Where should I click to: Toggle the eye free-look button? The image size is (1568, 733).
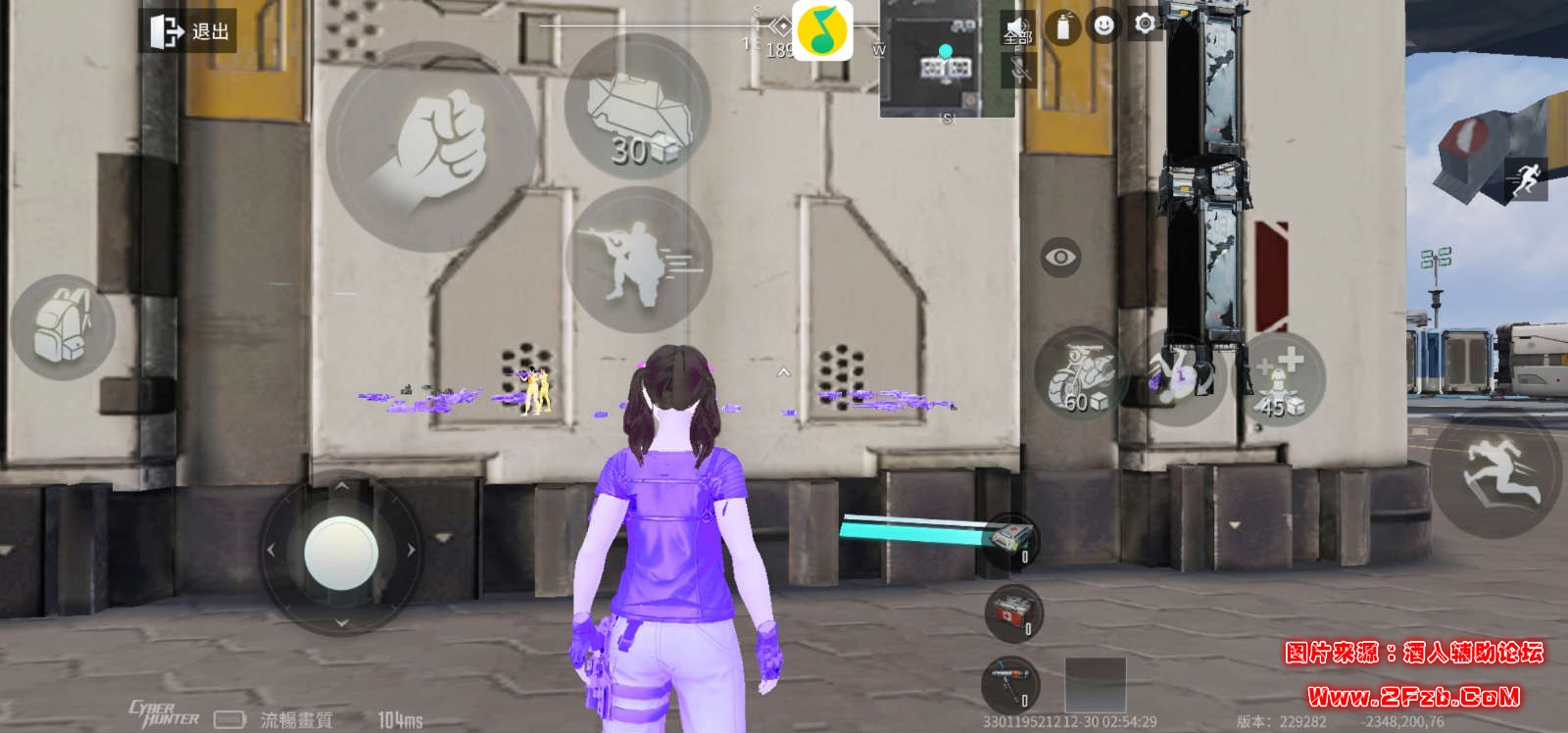(1060, 258)
